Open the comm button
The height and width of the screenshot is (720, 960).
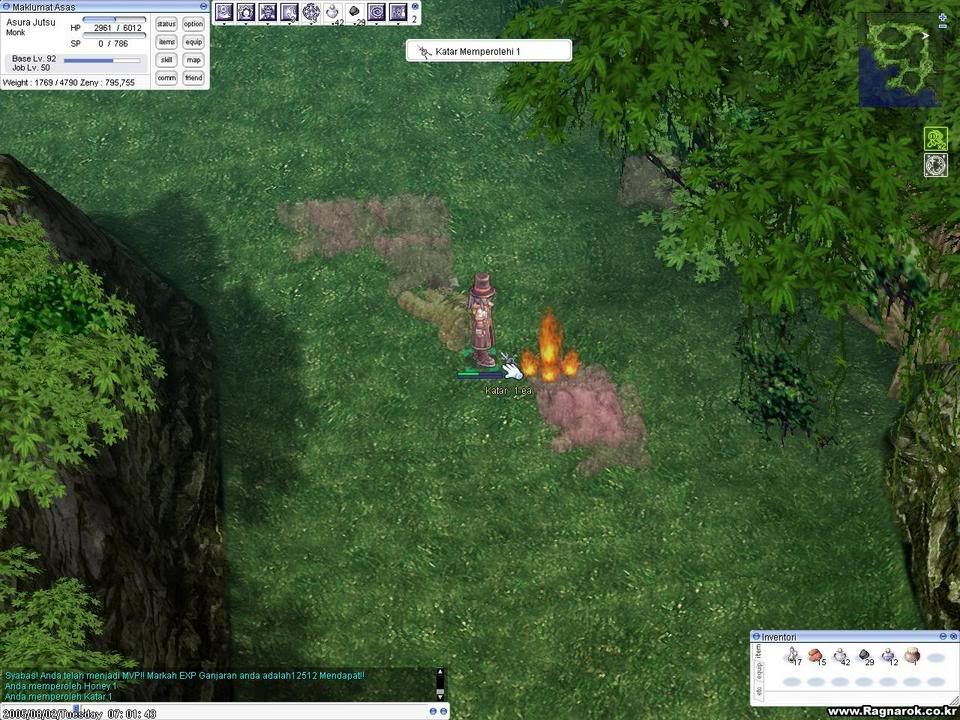[x=167, y=78]
